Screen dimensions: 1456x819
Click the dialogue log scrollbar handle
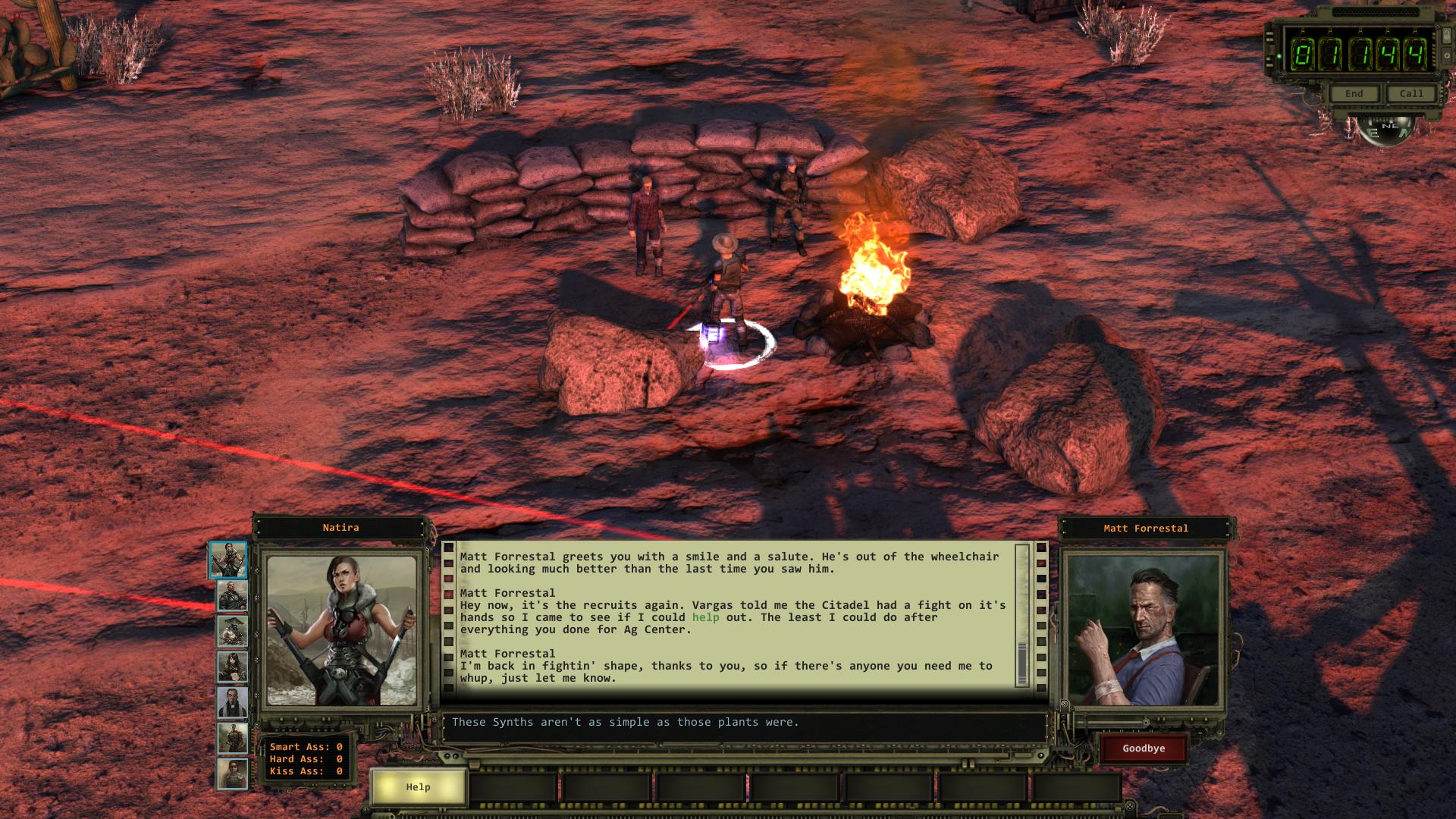coord(1022,664)
